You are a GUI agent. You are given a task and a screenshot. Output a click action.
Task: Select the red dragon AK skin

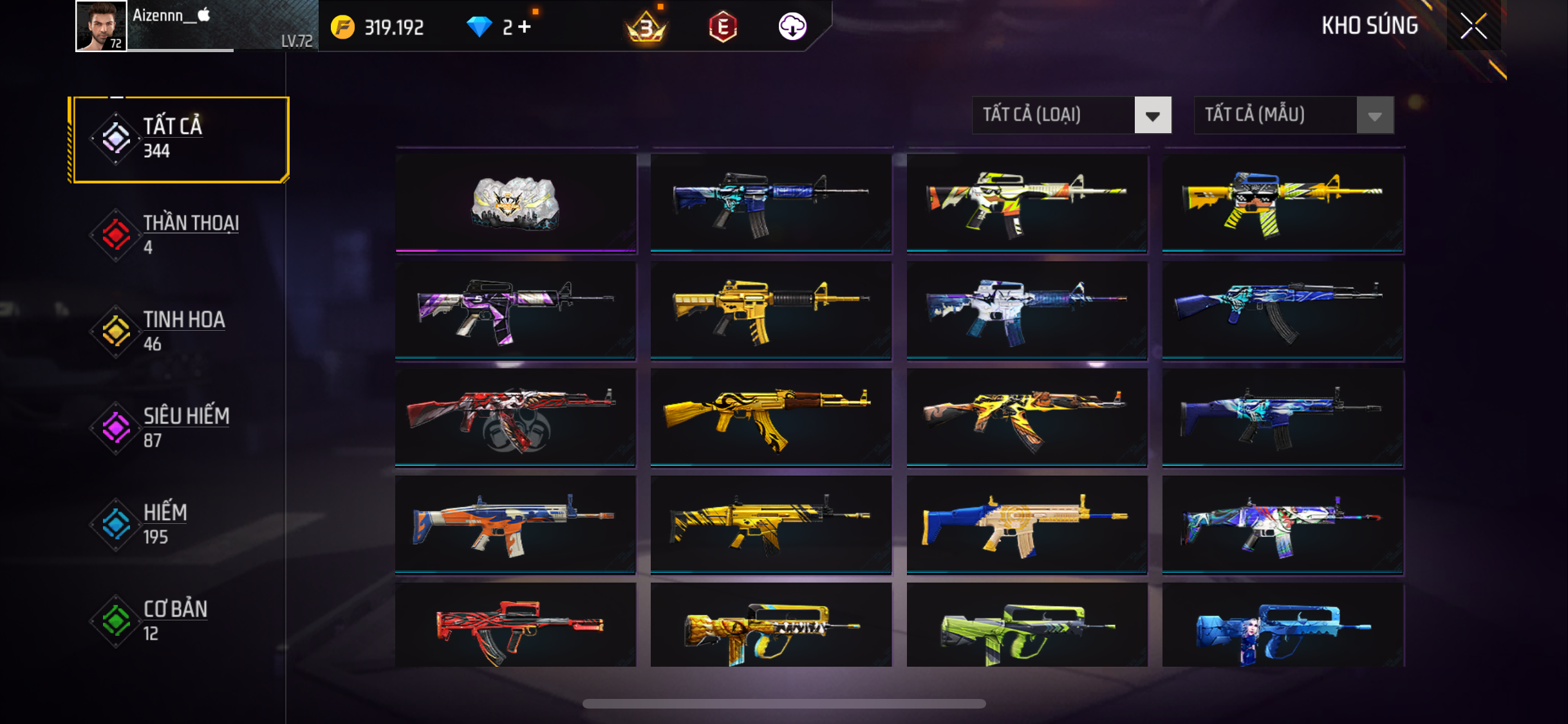coord(516,417)
